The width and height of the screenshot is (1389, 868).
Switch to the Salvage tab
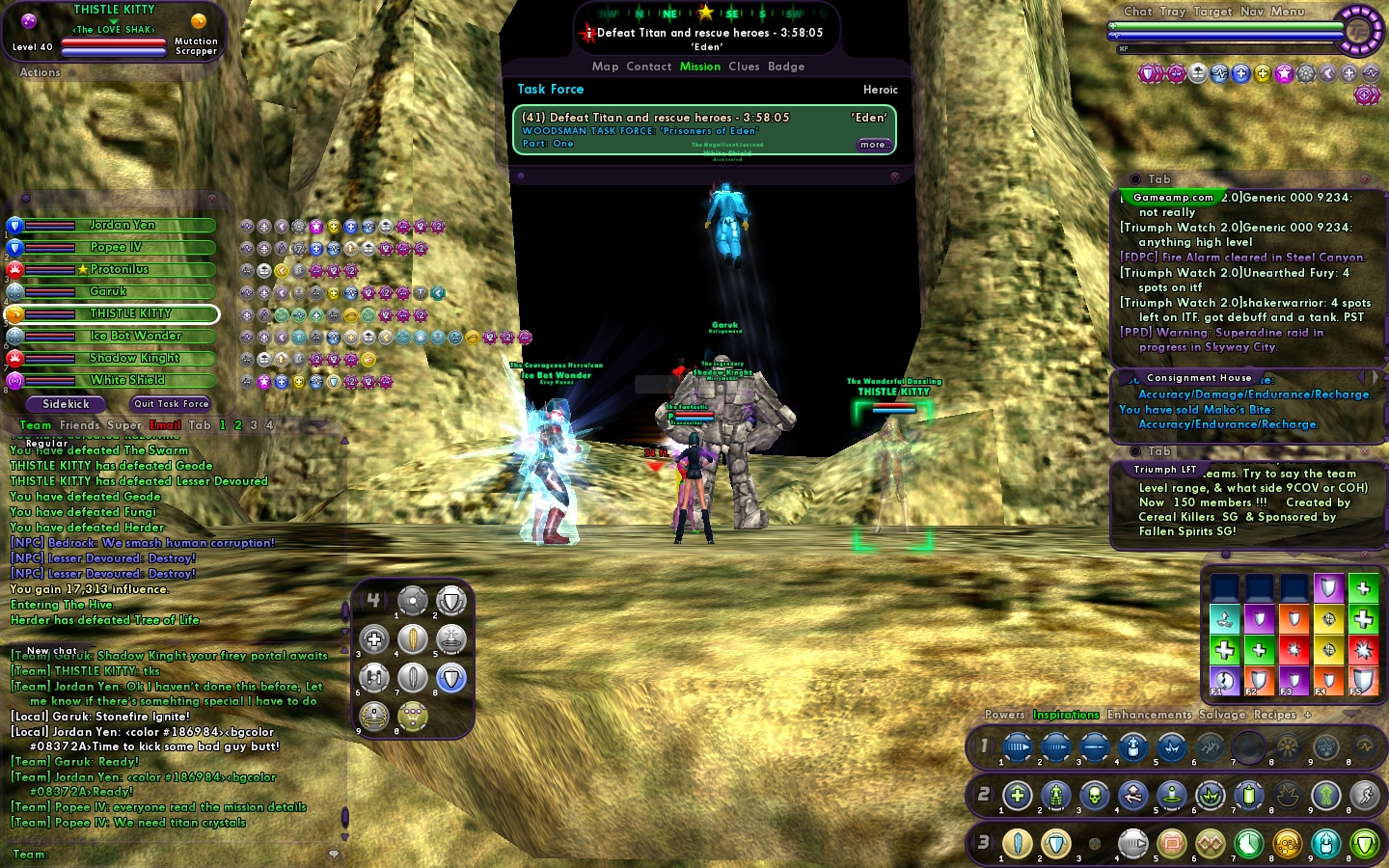point(1222,715)
